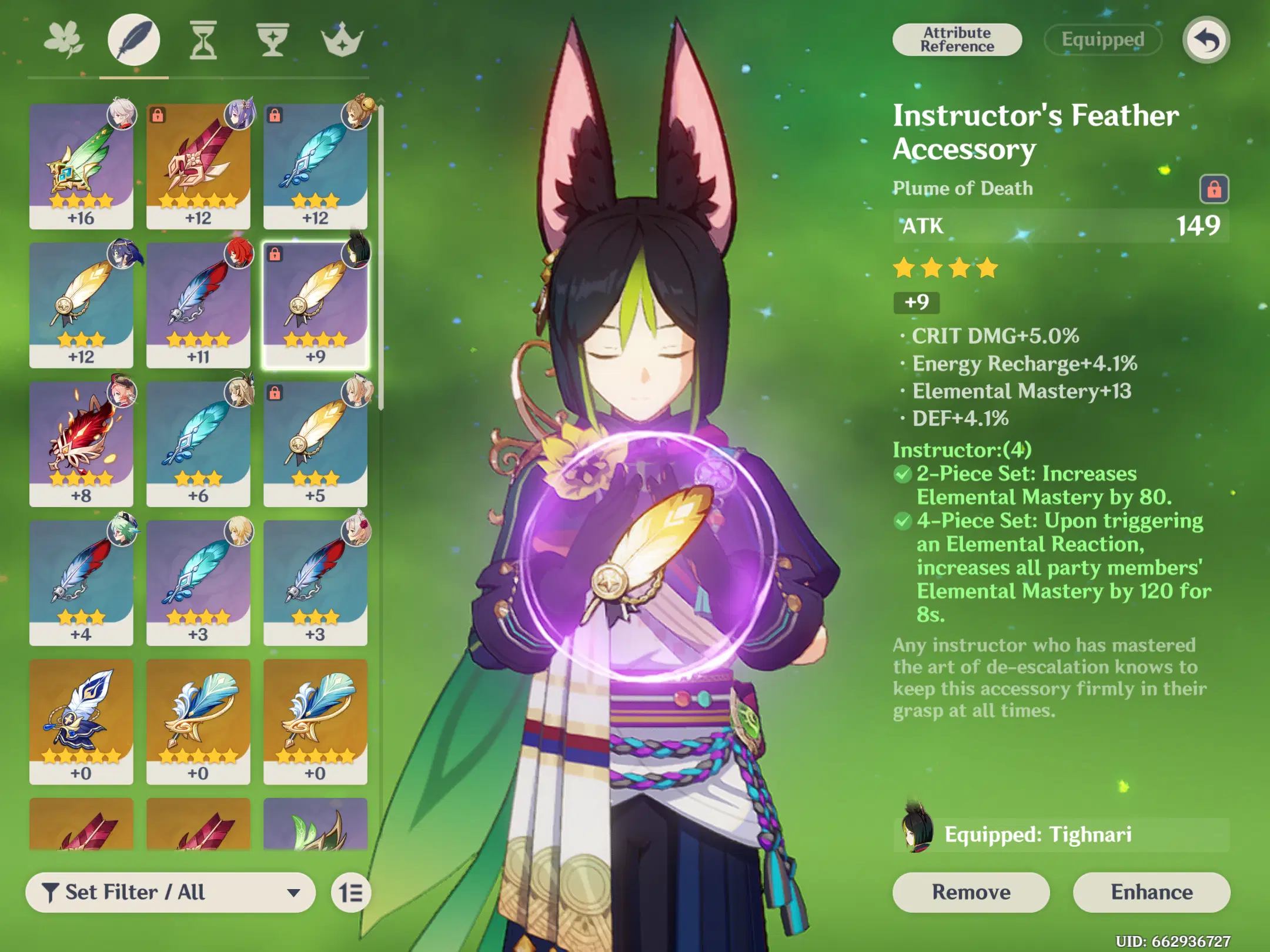Open the Set Filter dropdown

(x=171, y=892)
